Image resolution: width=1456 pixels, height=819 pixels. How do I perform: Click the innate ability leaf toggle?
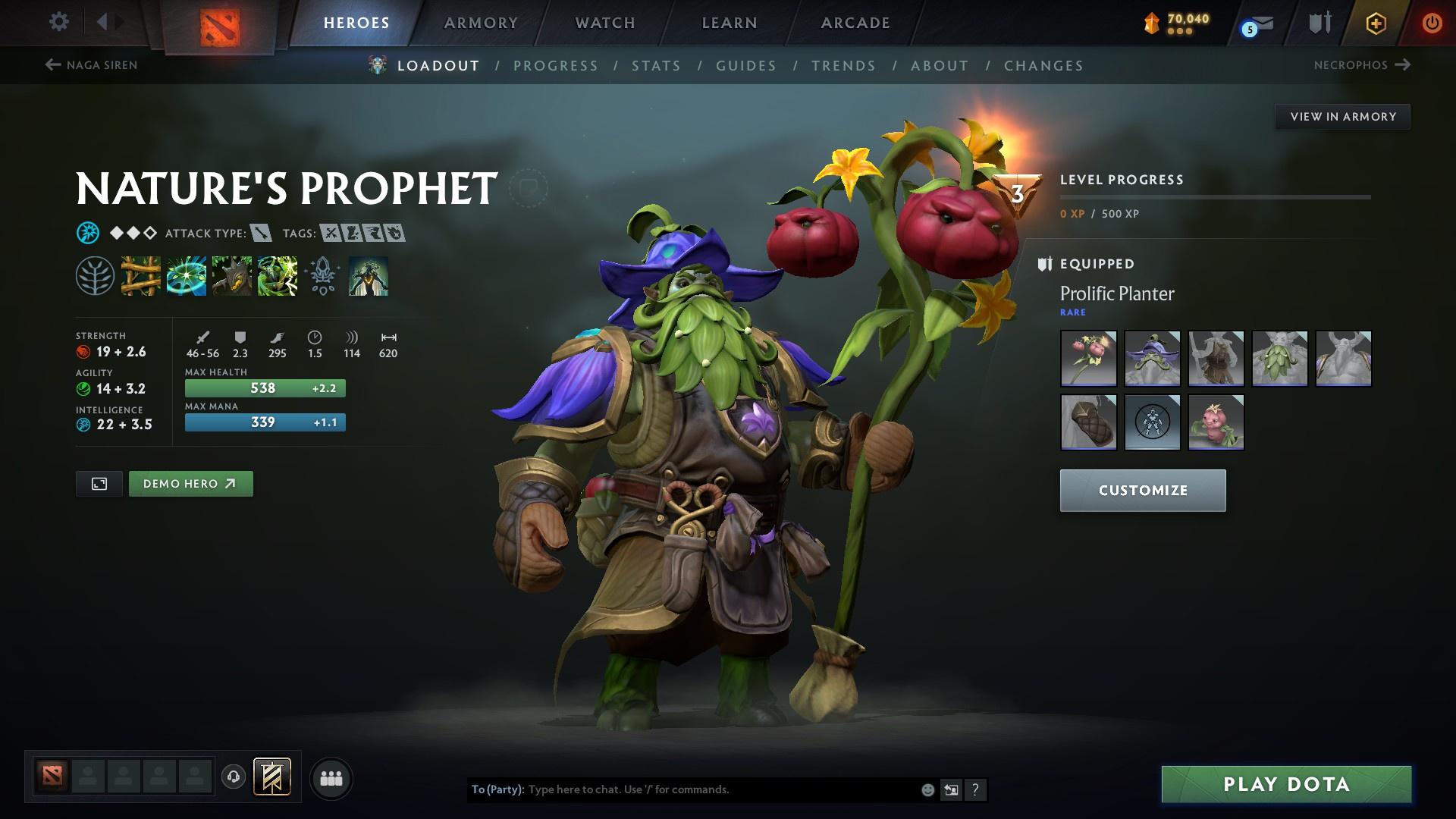pyautogui.click(x=95, y=277)
